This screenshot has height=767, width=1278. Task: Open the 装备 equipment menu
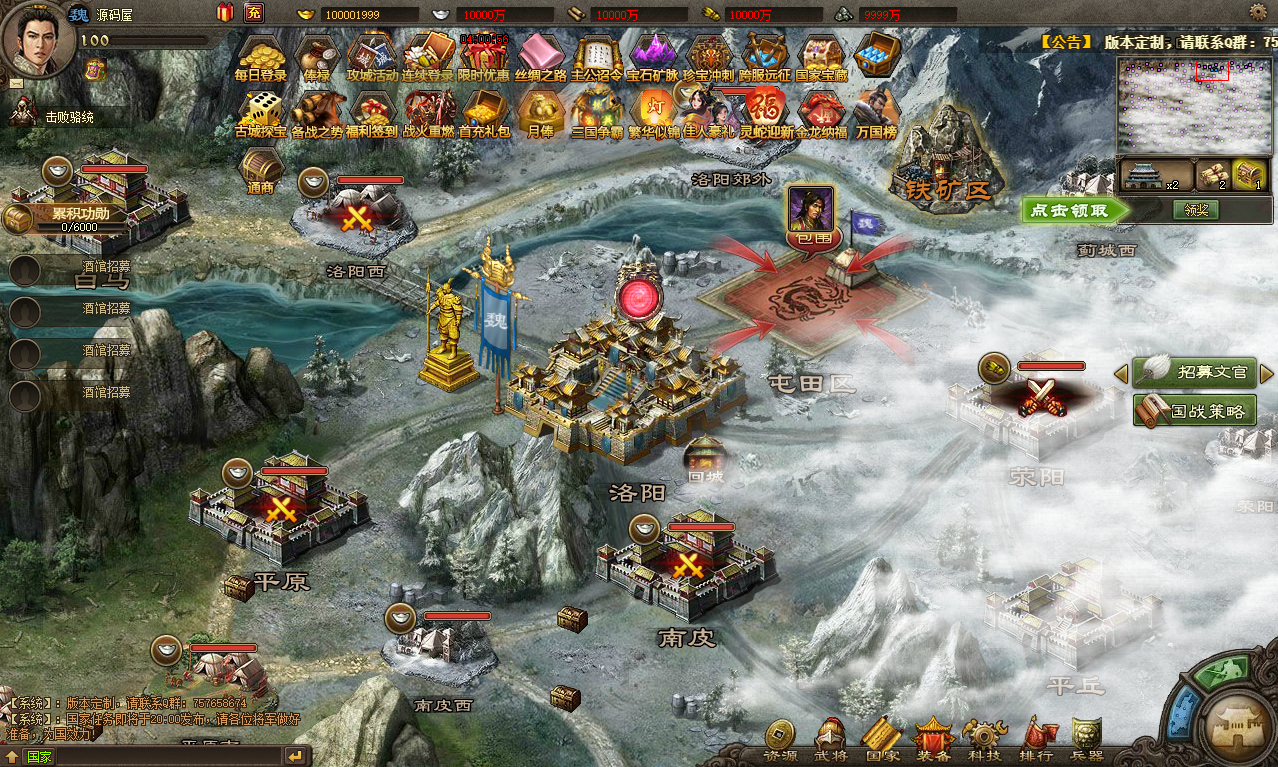click(933, 739)
